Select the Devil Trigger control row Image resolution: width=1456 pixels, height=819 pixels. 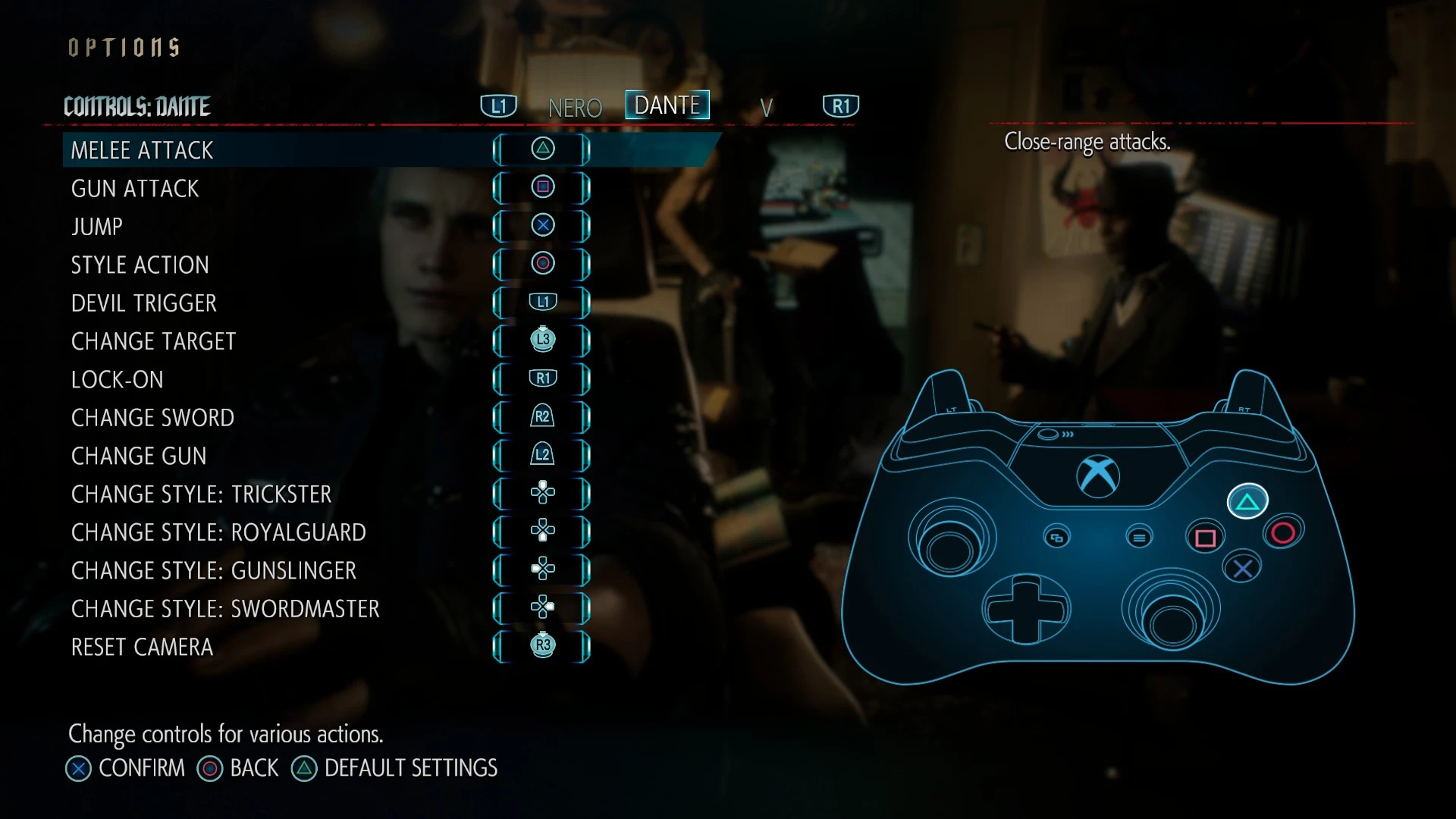coord(144,303)
